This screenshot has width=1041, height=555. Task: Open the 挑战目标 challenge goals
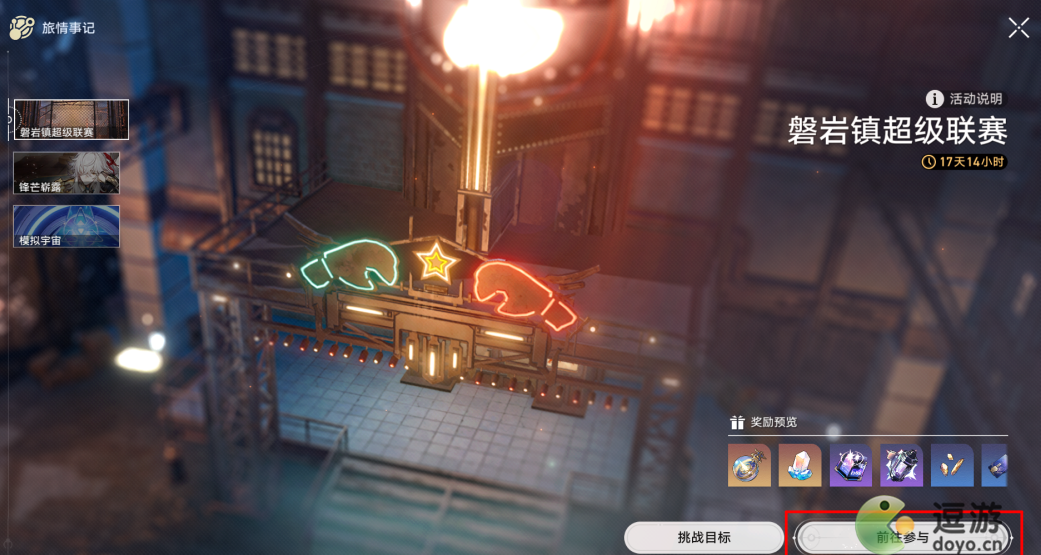tap(703, 537)
